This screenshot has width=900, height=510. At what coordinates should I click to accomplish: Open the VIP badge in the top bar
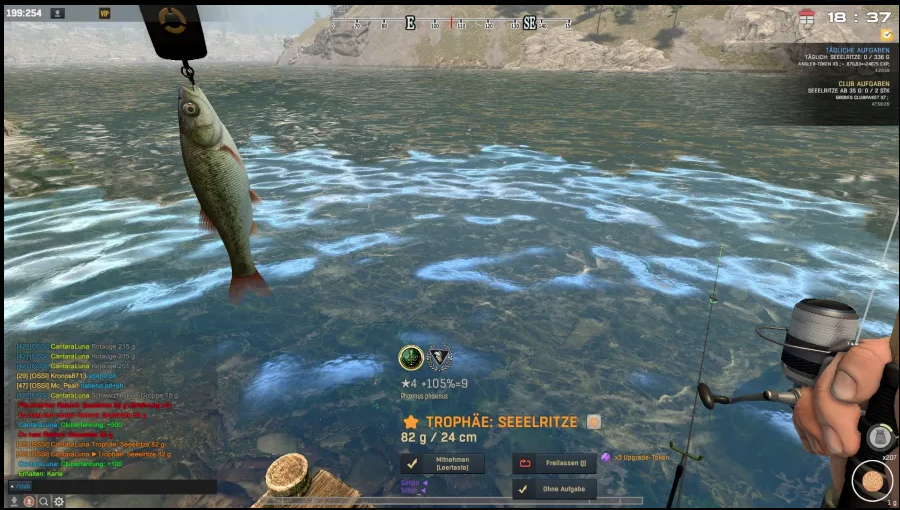[x=105, y=14]
